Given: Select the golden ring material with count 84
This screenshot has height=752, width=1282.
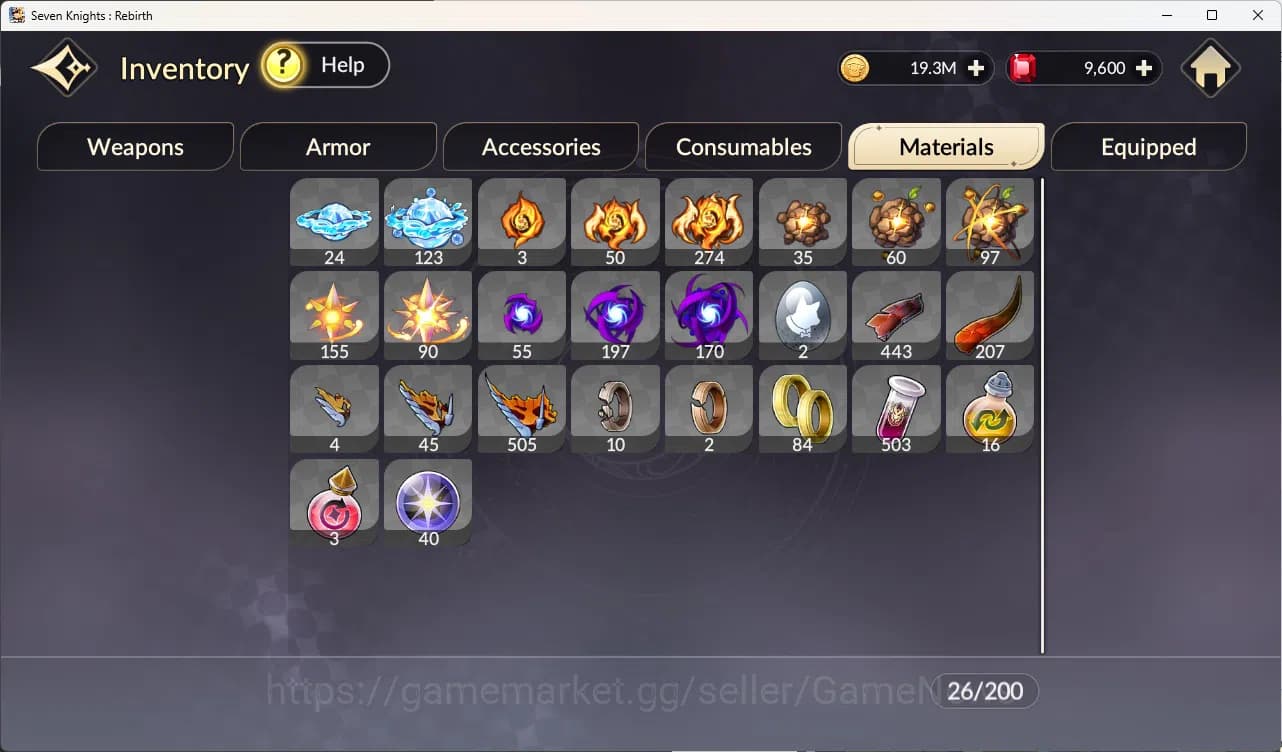Looking at the screenshot, I should [802, 403].
